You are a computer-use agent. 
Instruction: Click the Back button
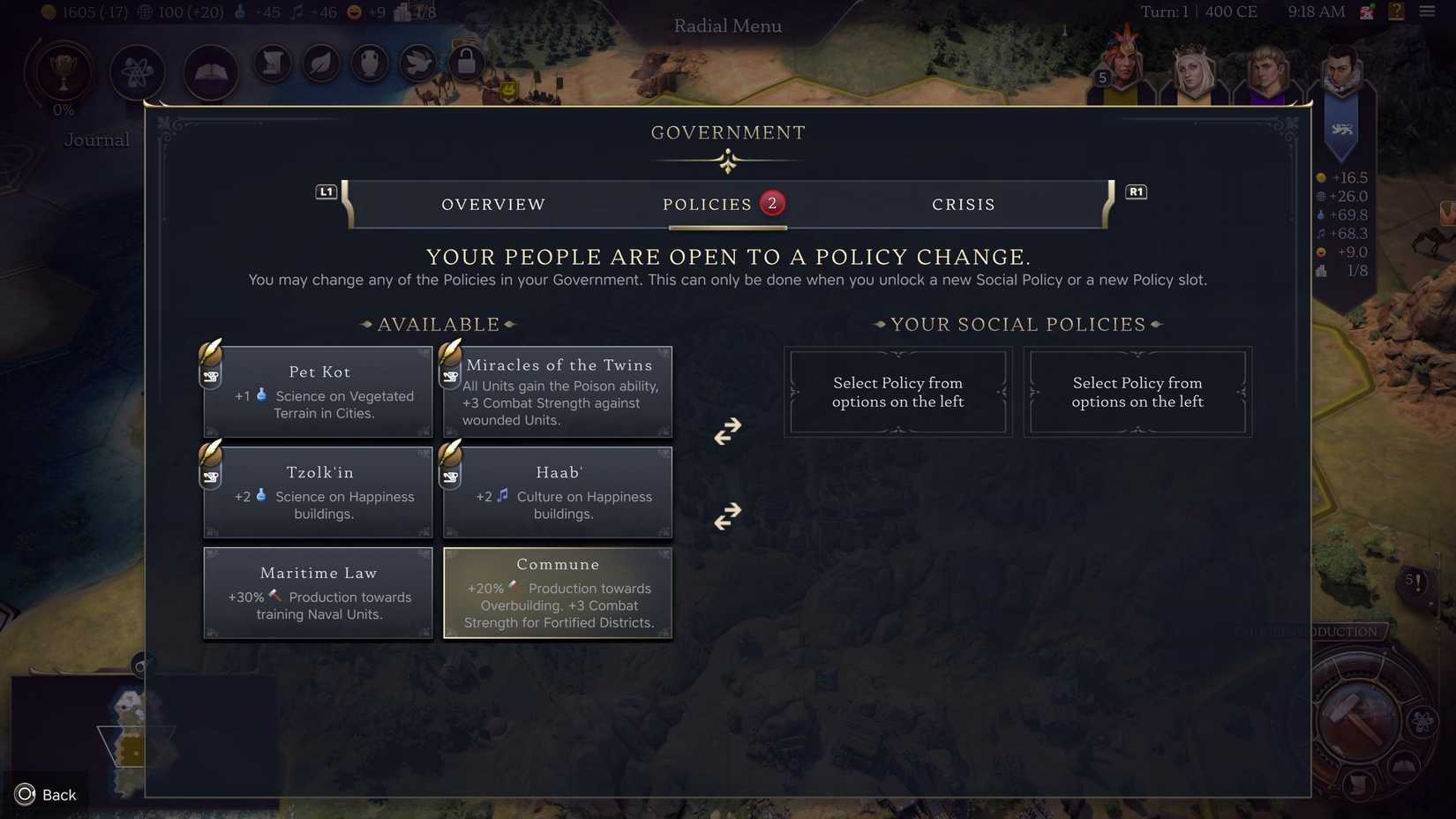(x=46, y=794)
